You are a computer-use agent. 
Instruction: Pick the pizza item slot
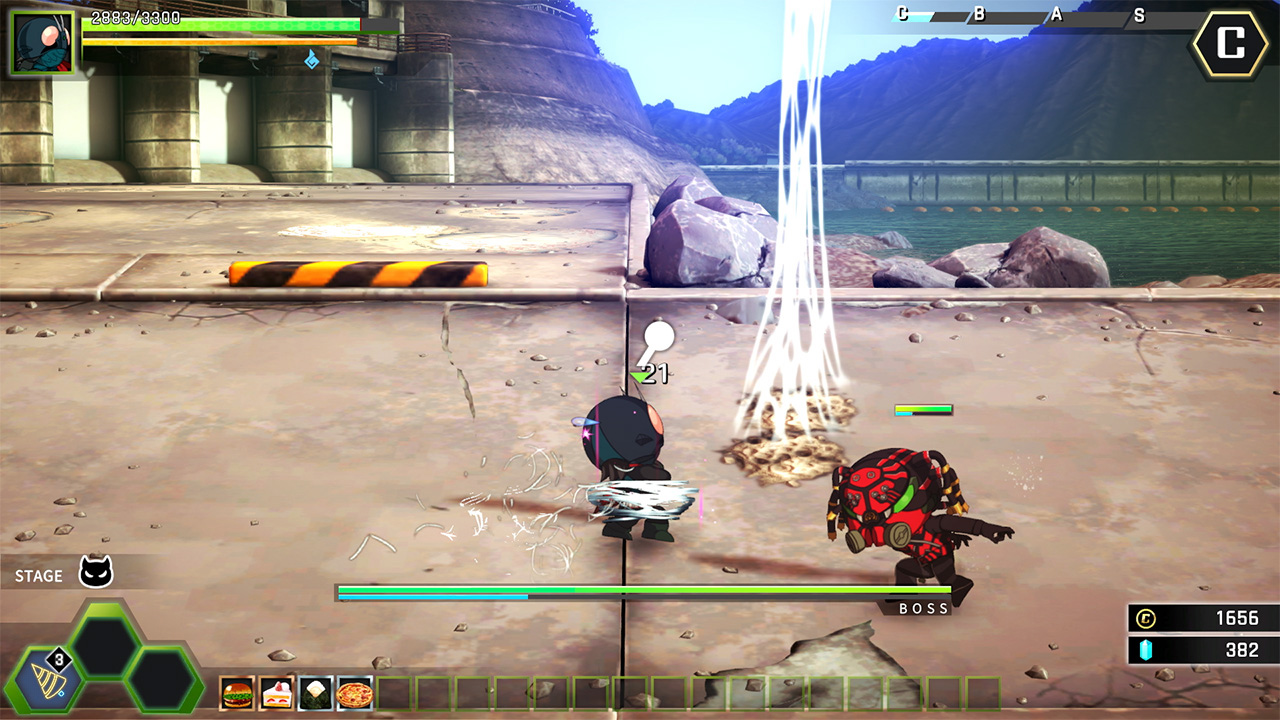click(x=354, y=693)
